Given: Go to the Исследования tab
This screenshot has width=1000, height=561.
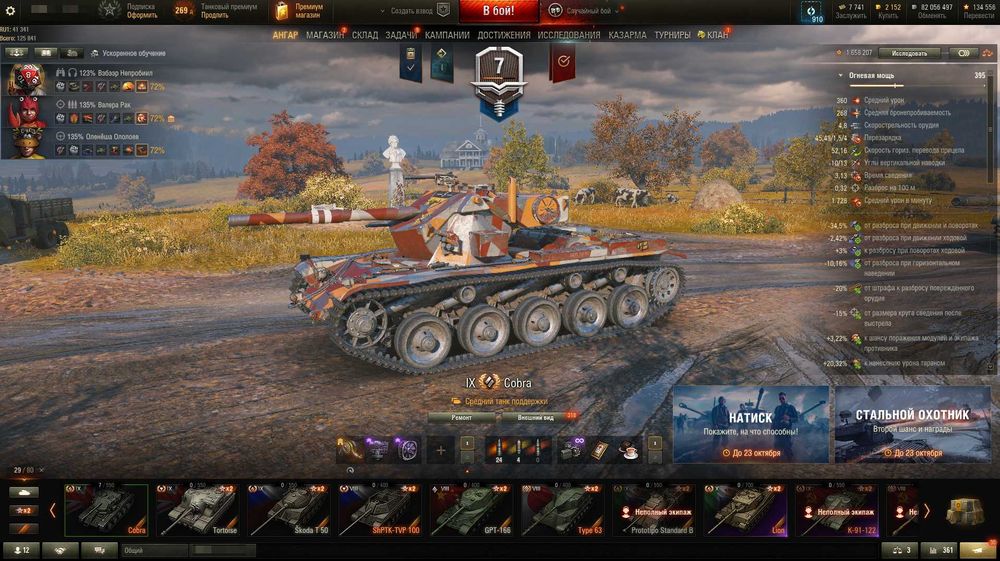Looking at the screenshot, I should 569,35.
